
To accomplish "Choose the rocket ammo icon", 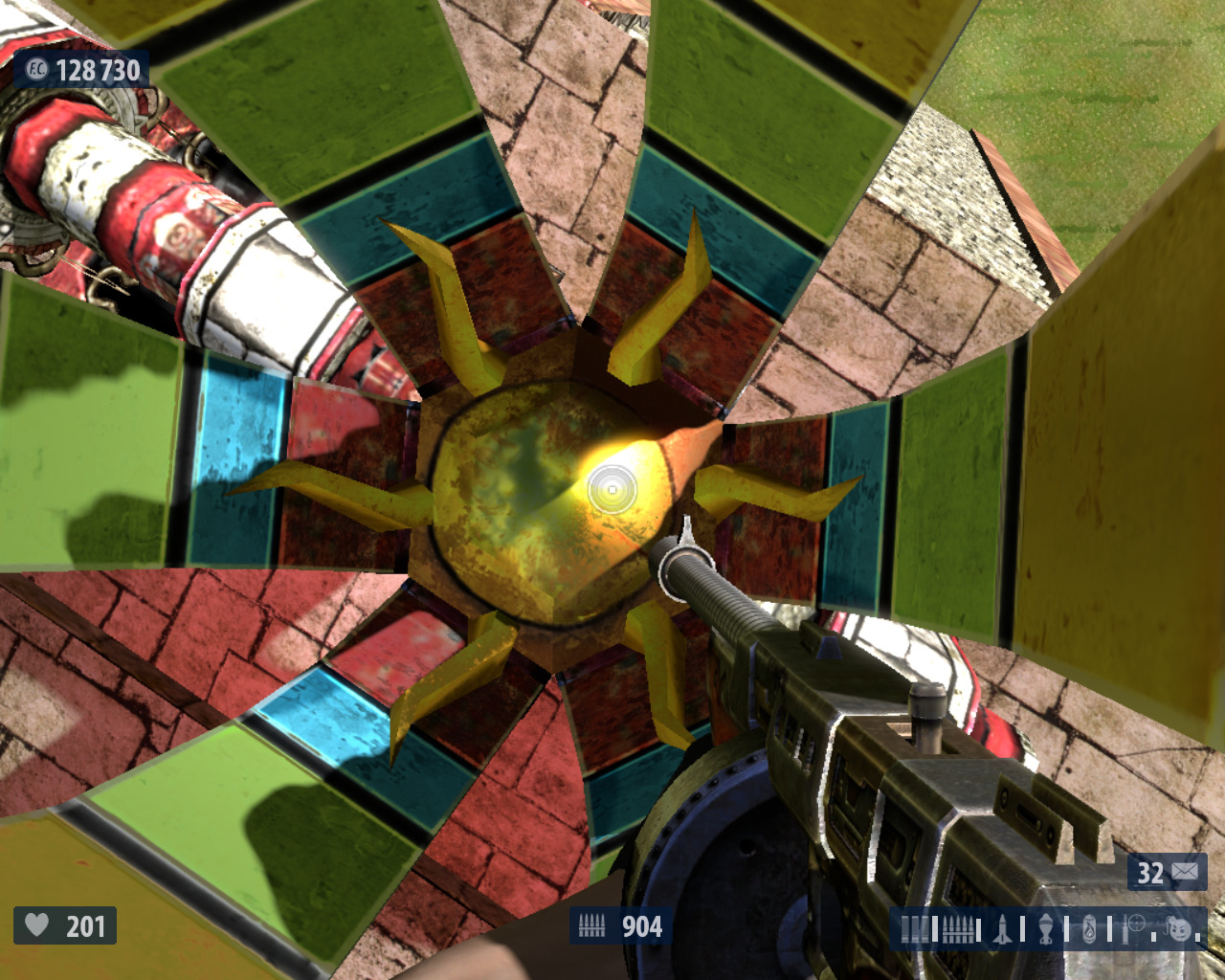I will 1002,929.
